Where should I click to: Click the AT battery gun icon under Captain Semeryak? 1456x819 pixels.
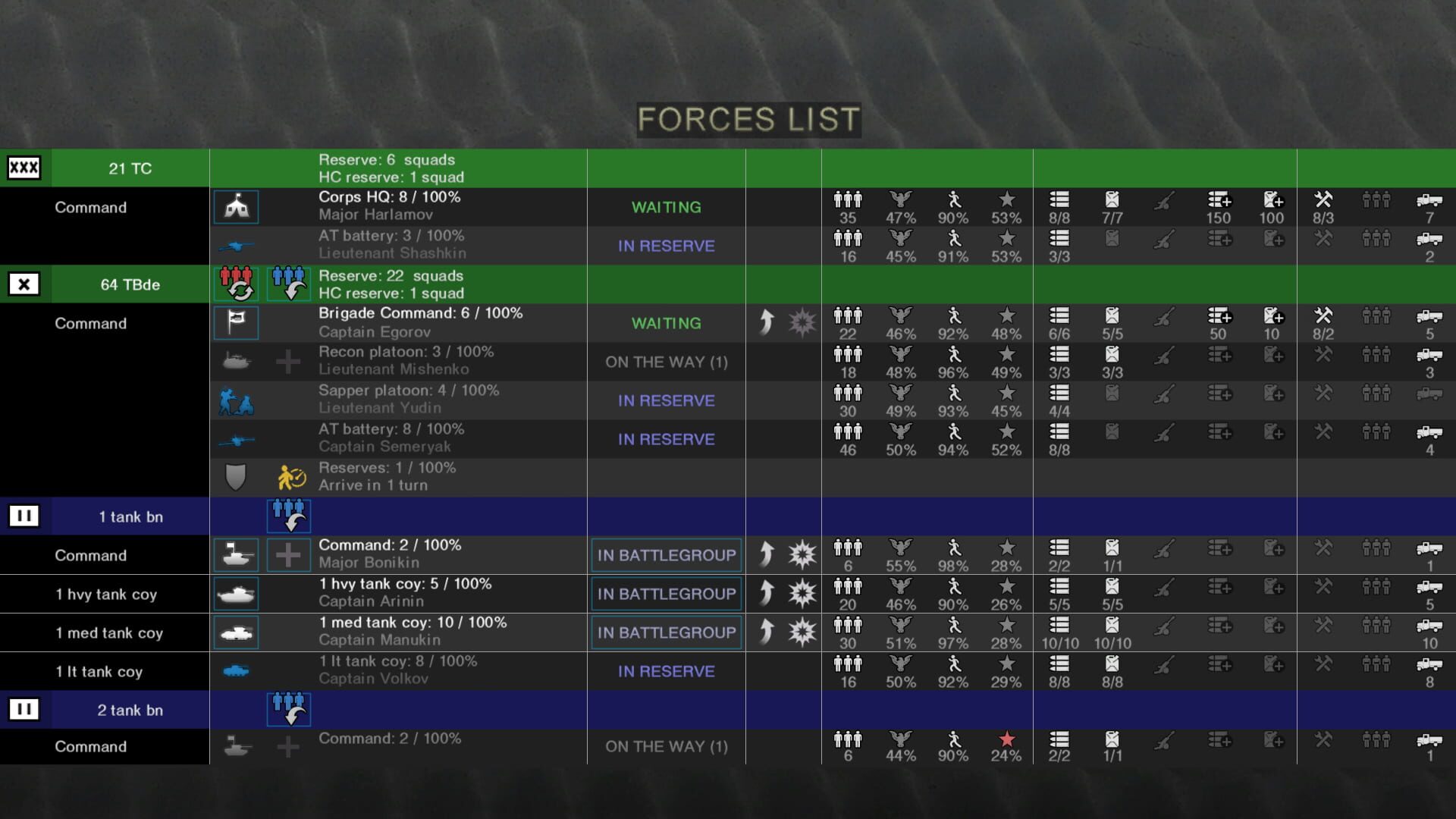tap(235, 438)
